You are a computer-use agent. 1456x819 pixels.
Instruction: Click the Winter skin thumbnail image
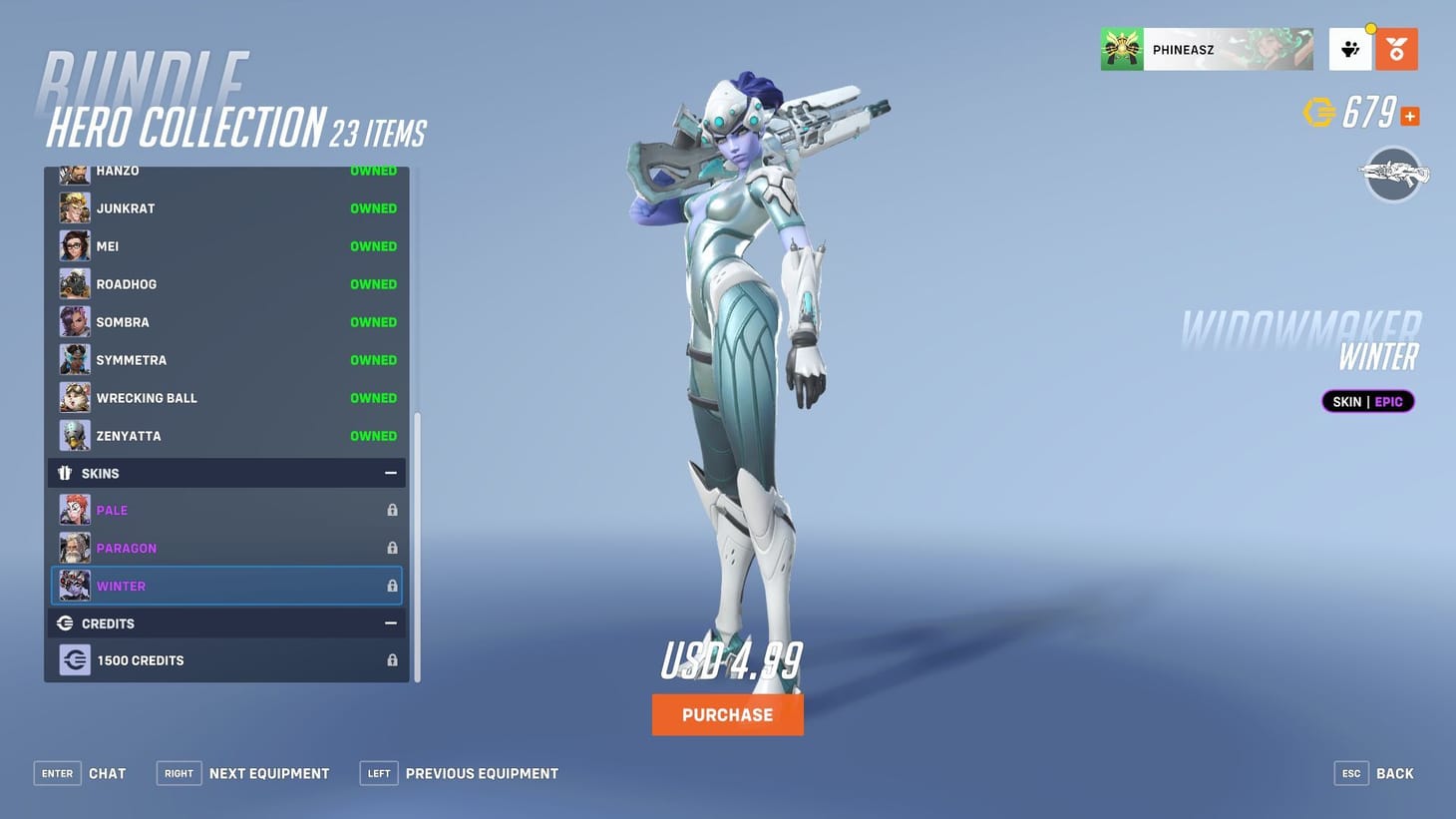[x=75, y=586]
